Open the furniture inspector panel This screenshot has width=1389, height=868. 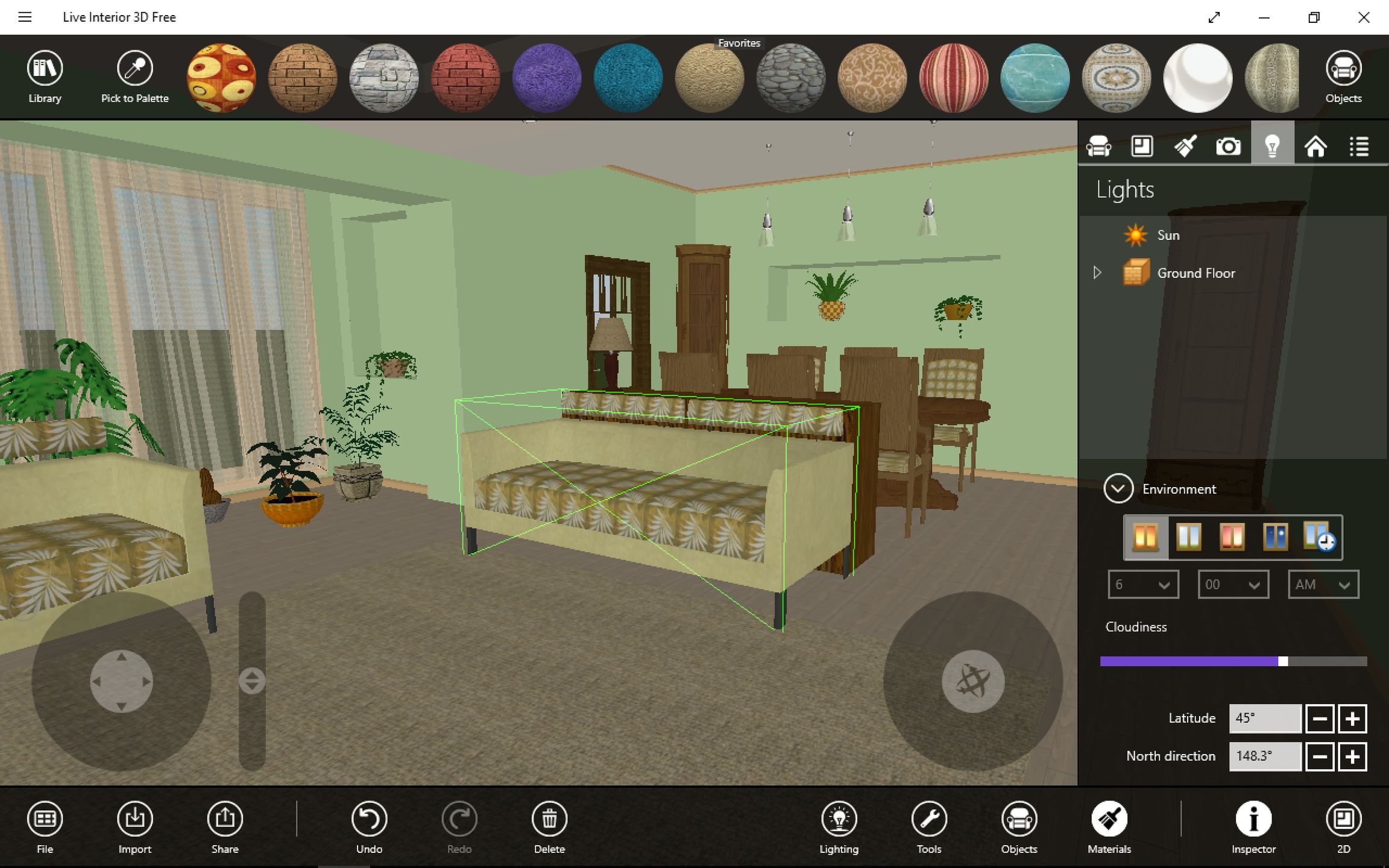coord(1100,145)
